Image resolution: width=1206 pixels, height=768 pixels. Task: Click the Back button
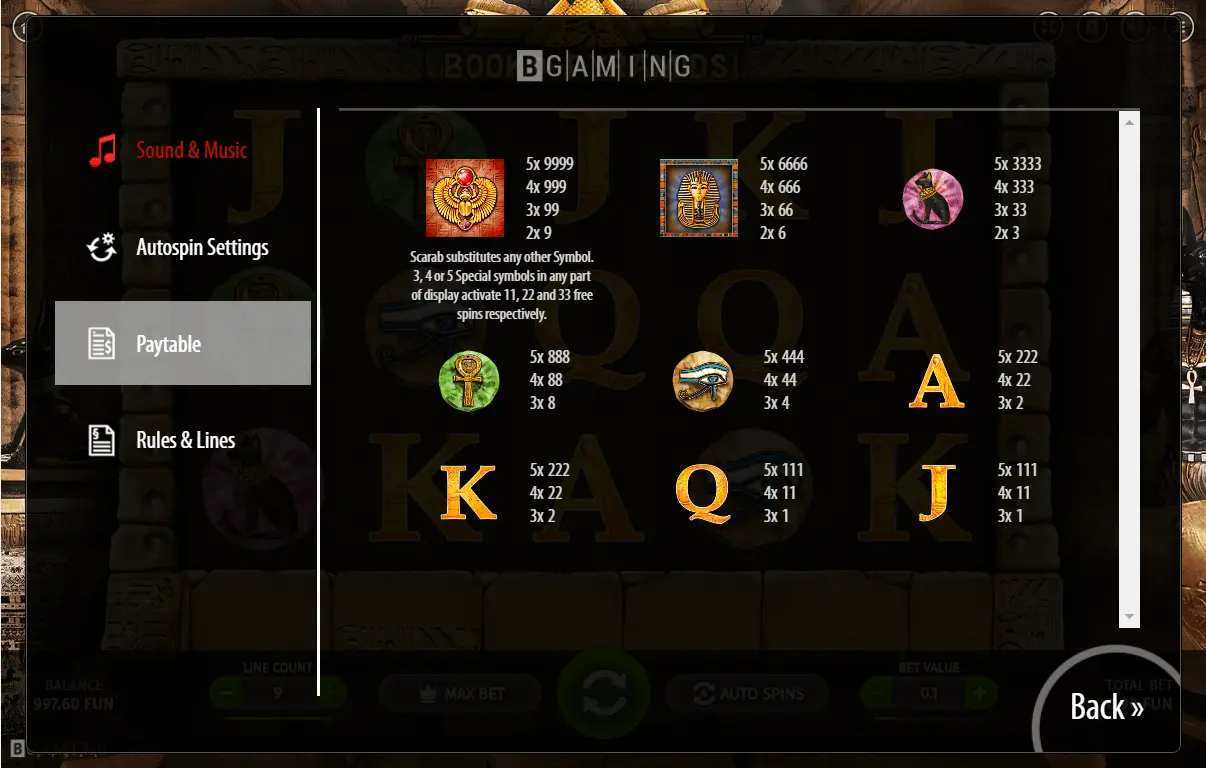click(x=1106, y=707)
